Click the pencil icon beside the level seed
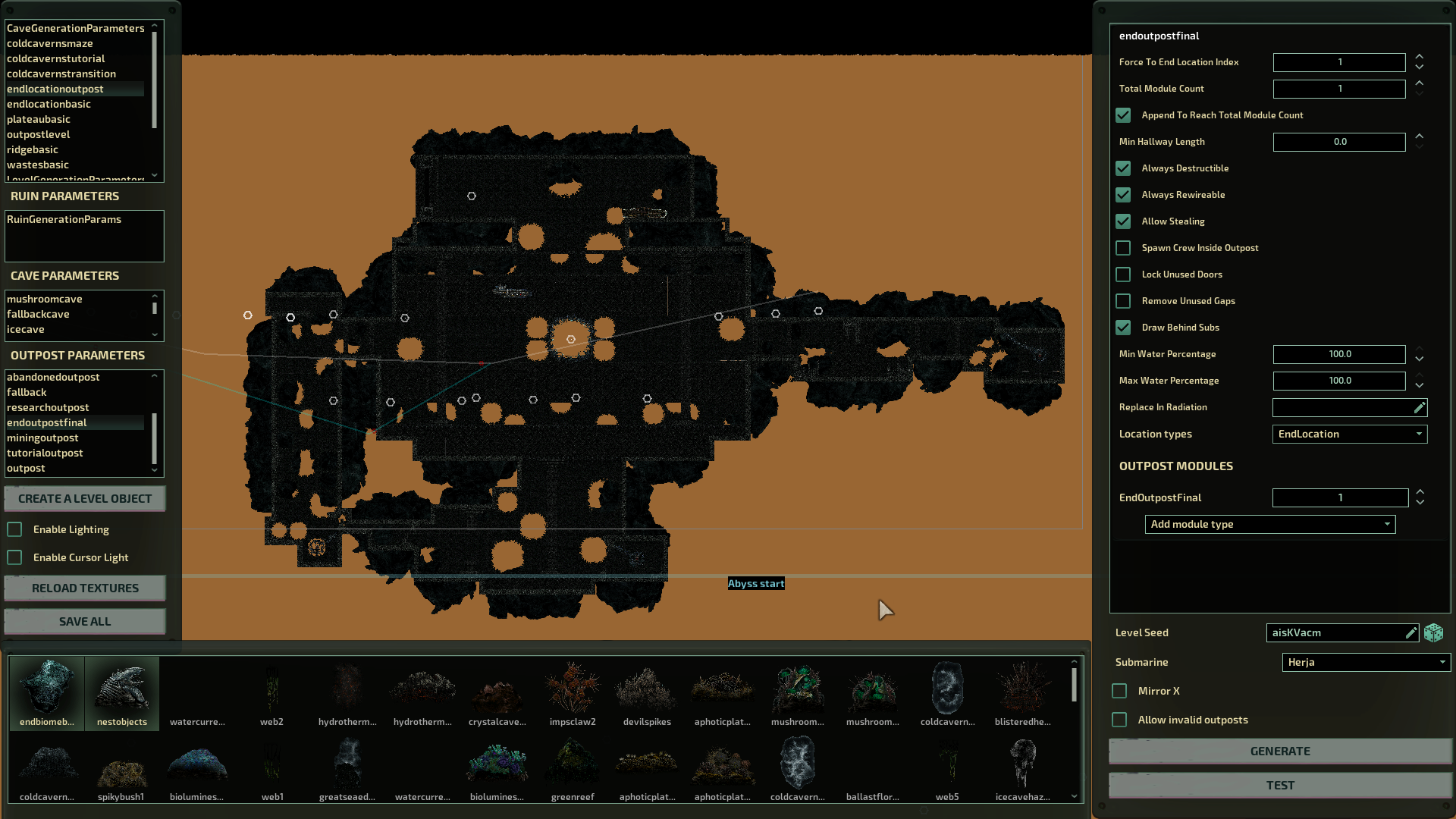Viewport: 1456px width, 819px height. tap(1411, 632)
